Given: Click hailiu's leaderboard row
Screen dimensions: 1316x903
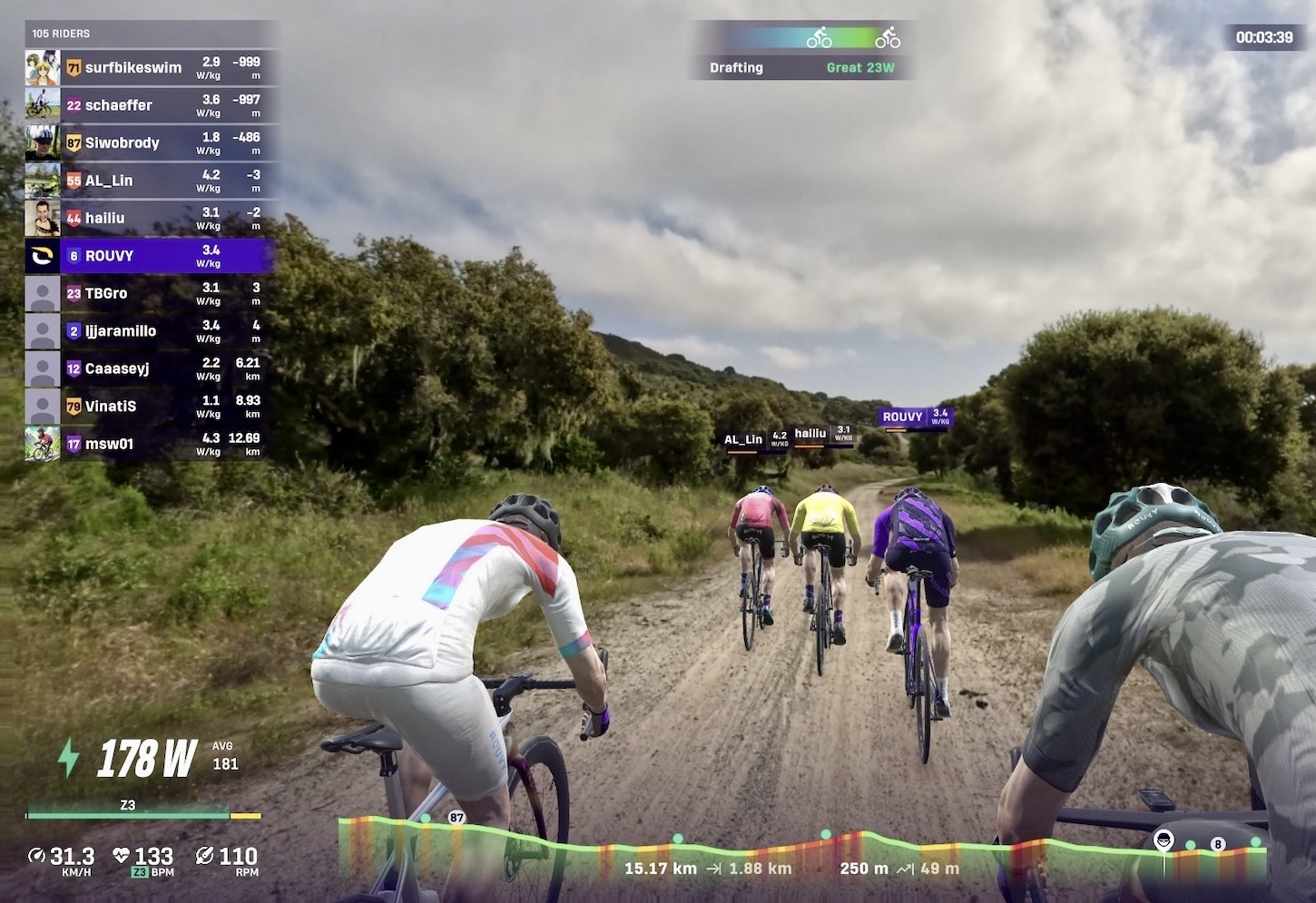Looking at the screenshot, I should 150,219.
